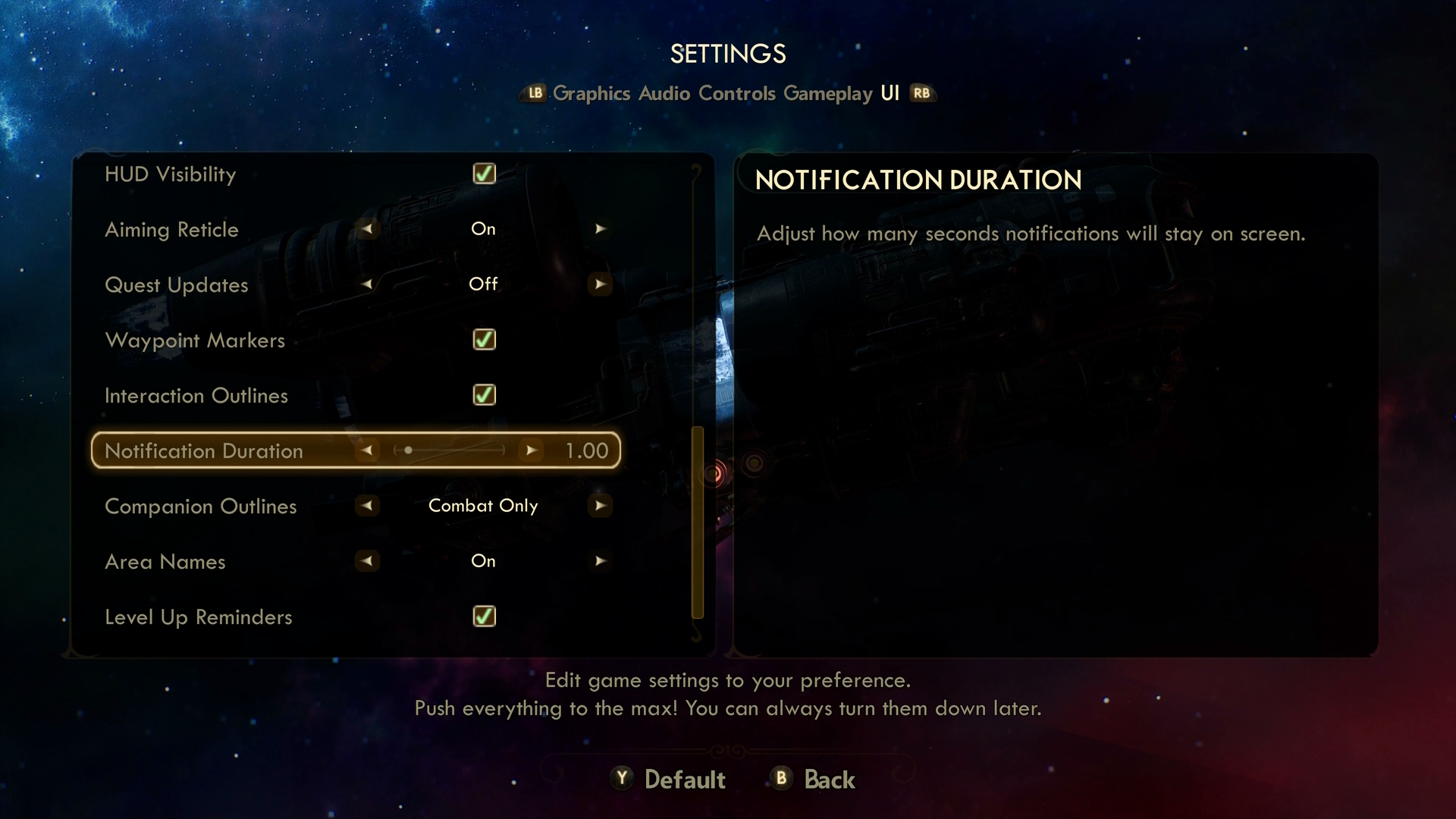
Task: Click the left arrow beside Aiming Reticle
Action: coord(367,229)
